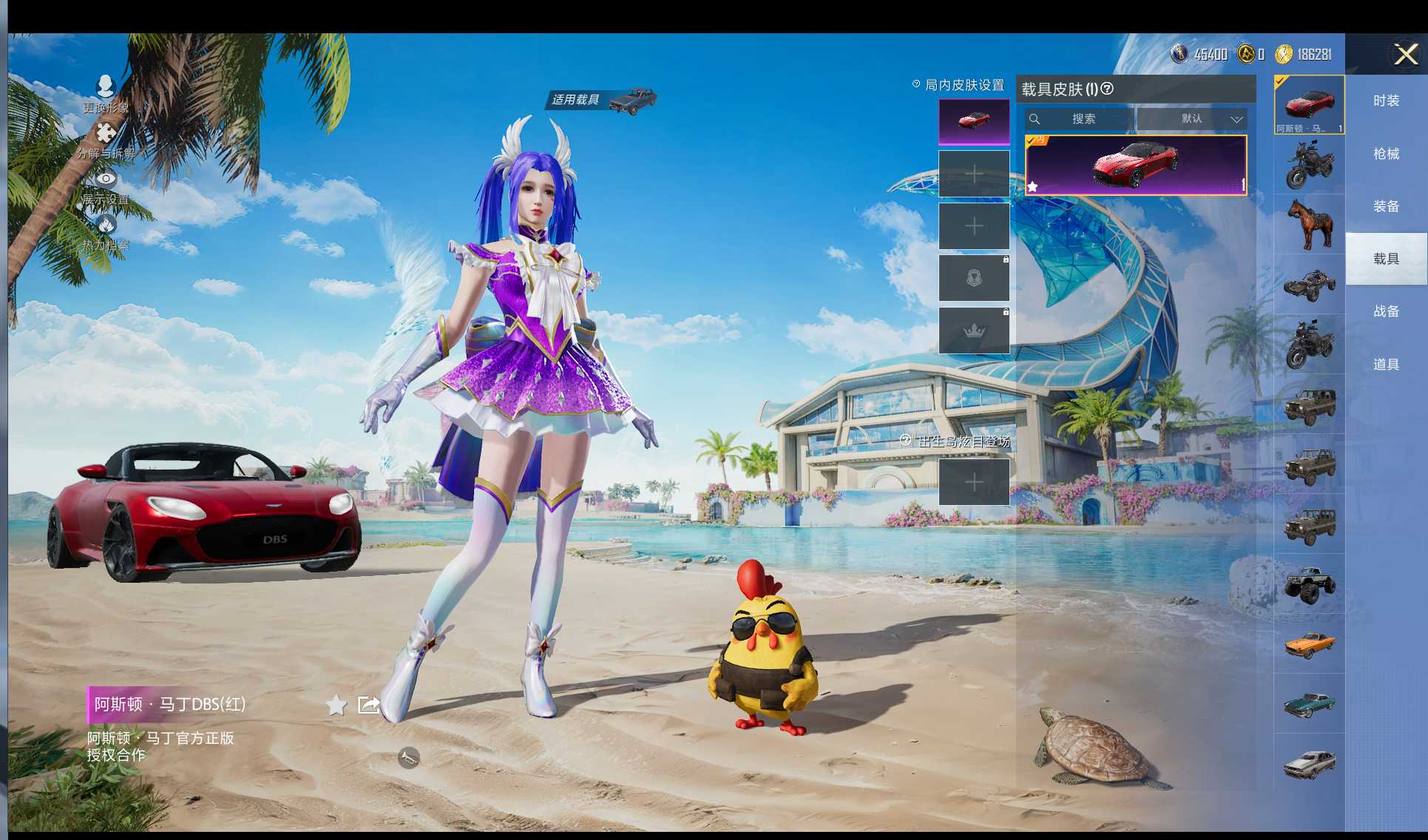Viewport: 1428px width, 840px height.
Task: Open 更换形象 change appearance
Action: tap(106, 94)
